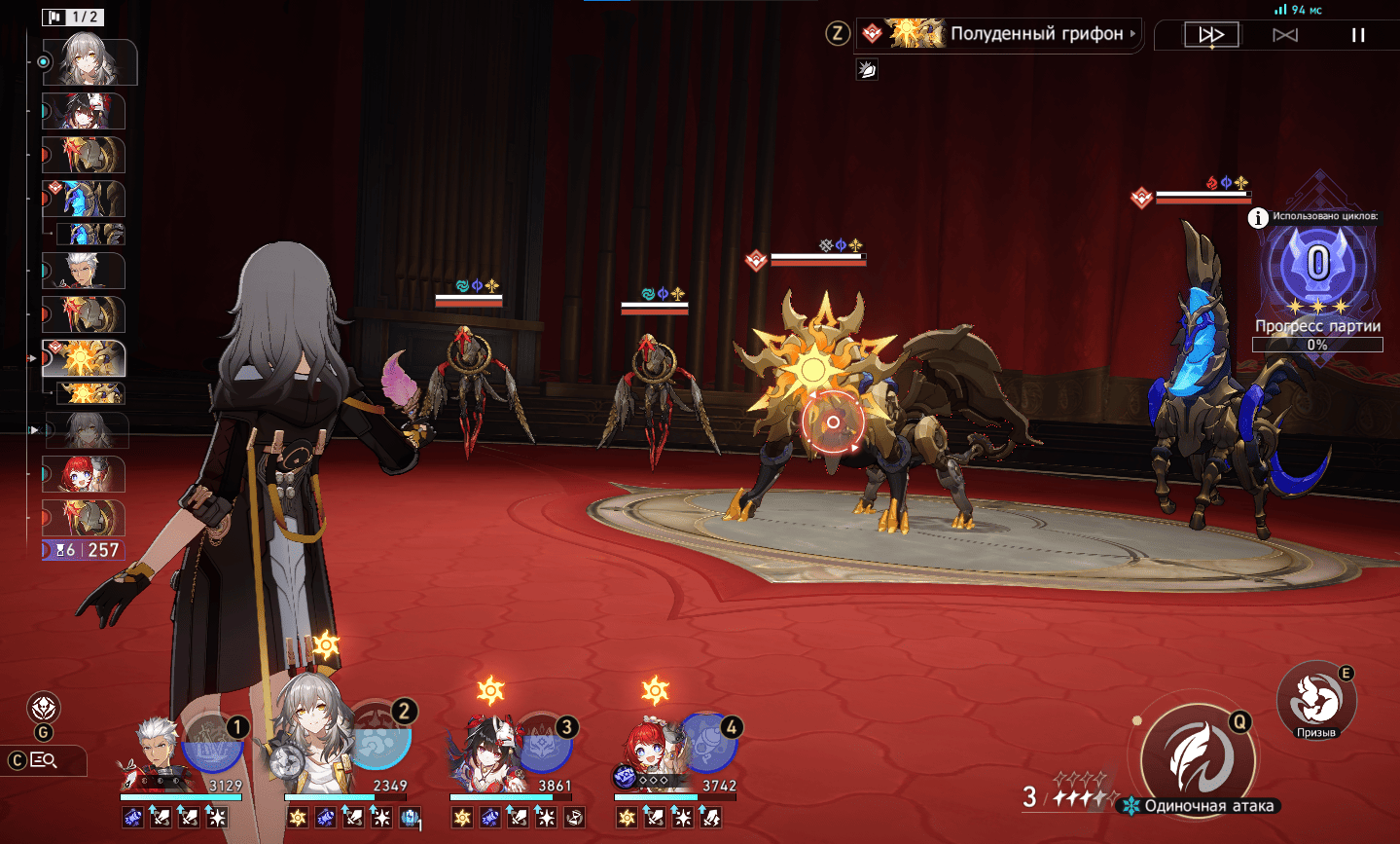This screenshot has height=844, width=1400.
Task: Open the battle details magnifier list icon
Action: [x=44, y=760]
